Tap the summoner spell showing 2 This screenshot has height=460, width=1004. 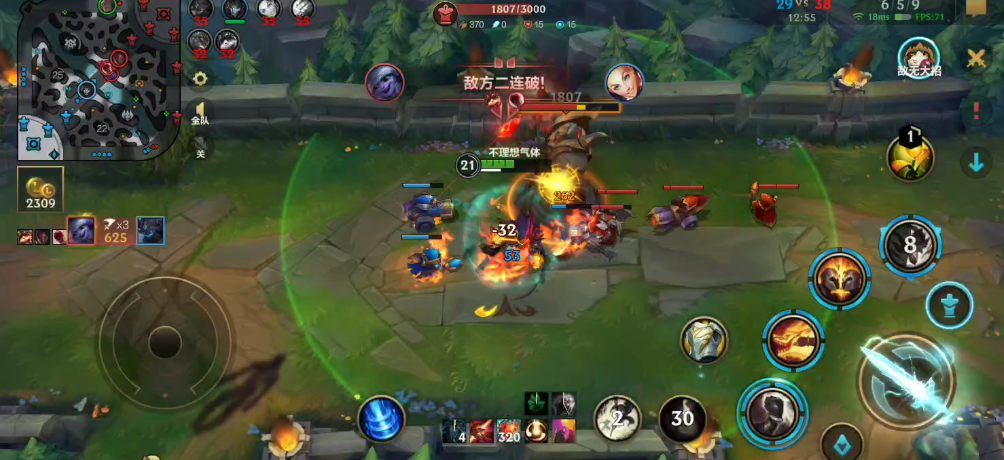(618, 418)
